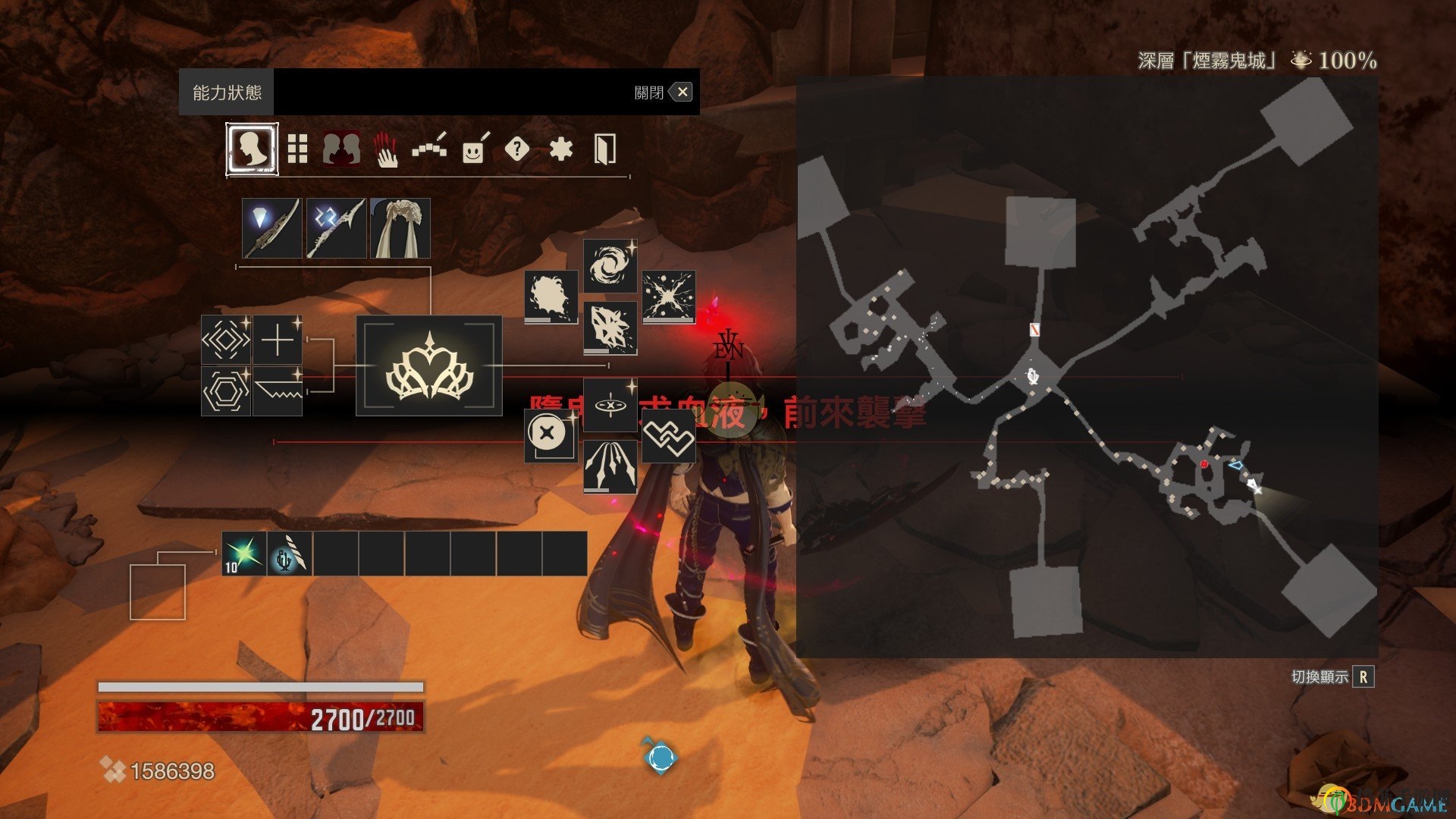Switch to the two-faces partner tab

tap(341, 149)
